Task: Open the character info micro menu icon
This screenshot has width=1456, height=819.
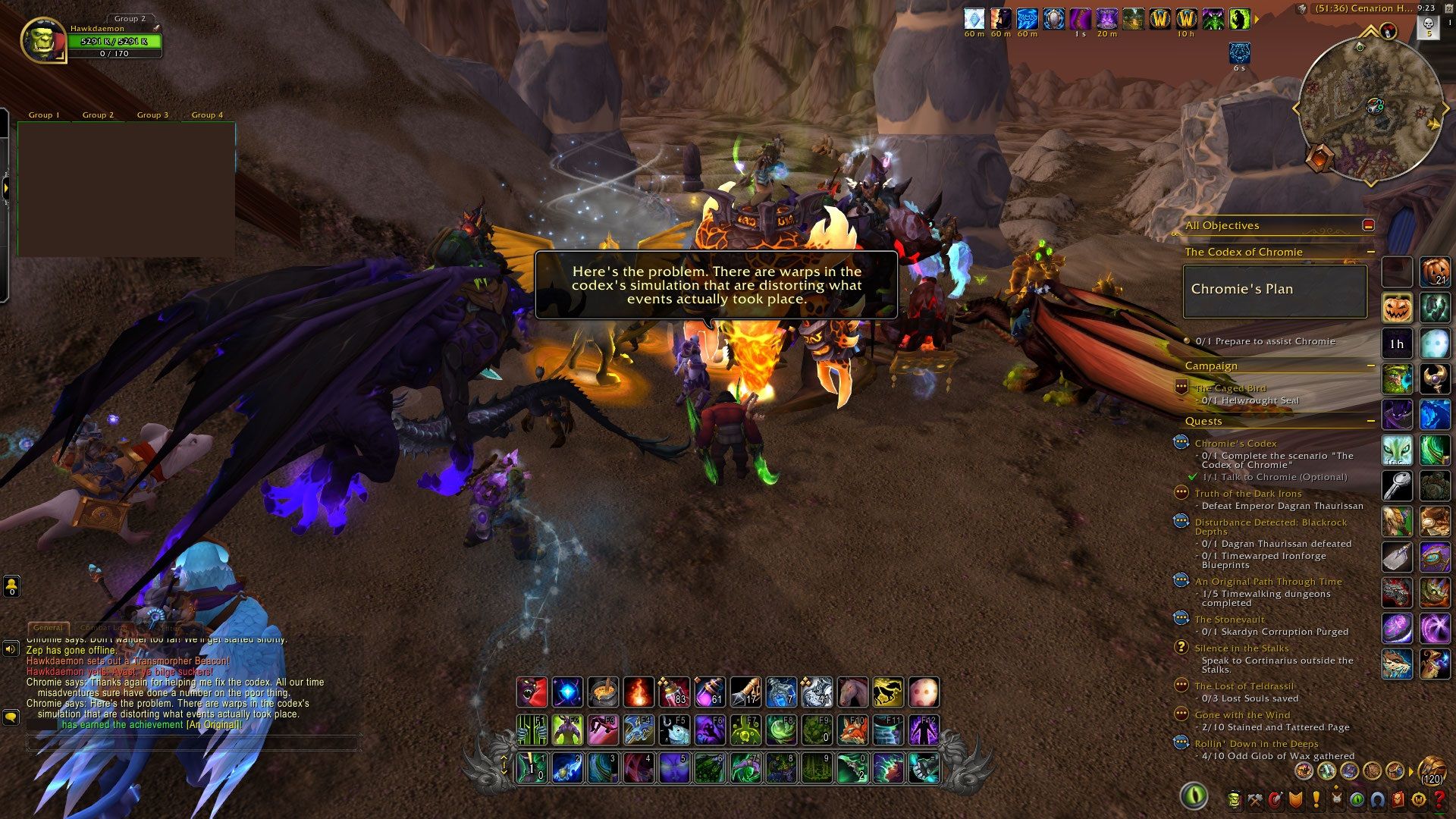Action: [1235, 800]
